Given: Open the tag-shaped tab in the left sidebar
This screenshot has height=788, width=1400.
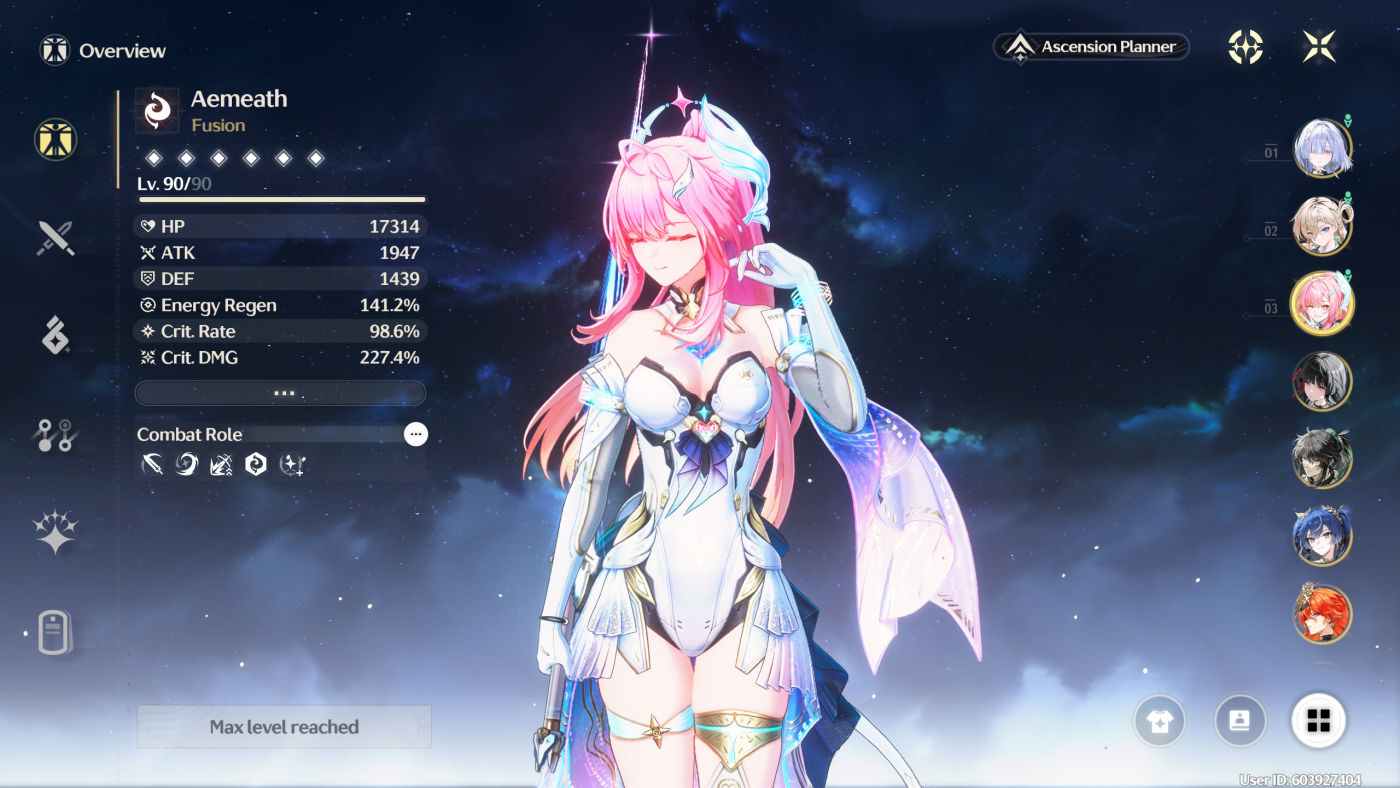Looking at the screenshot, I should (x=56, y=632).
